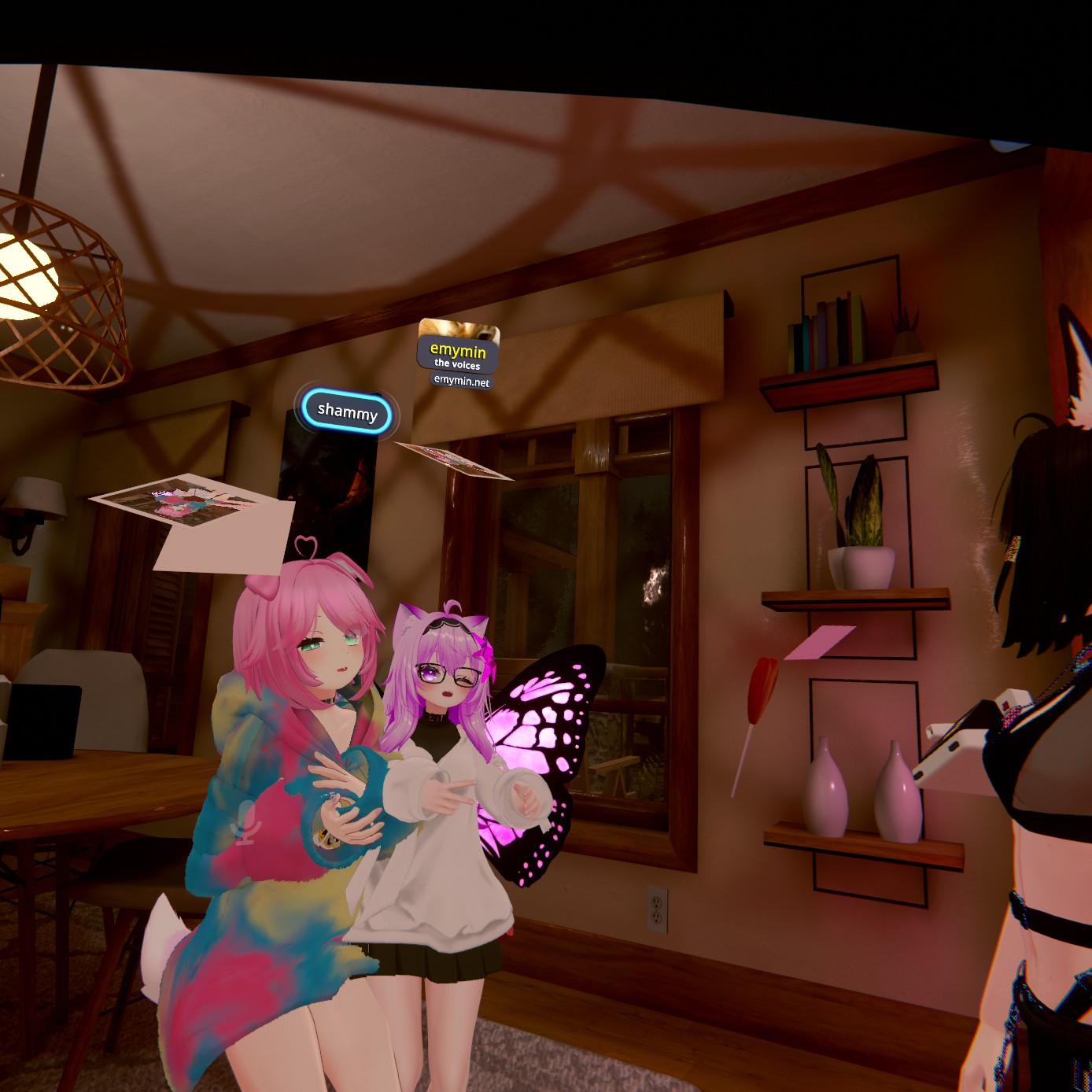This screenshot has width=1092, height=1092.
Task: Toggle the faded microphone mute icon
Action: 245,823
